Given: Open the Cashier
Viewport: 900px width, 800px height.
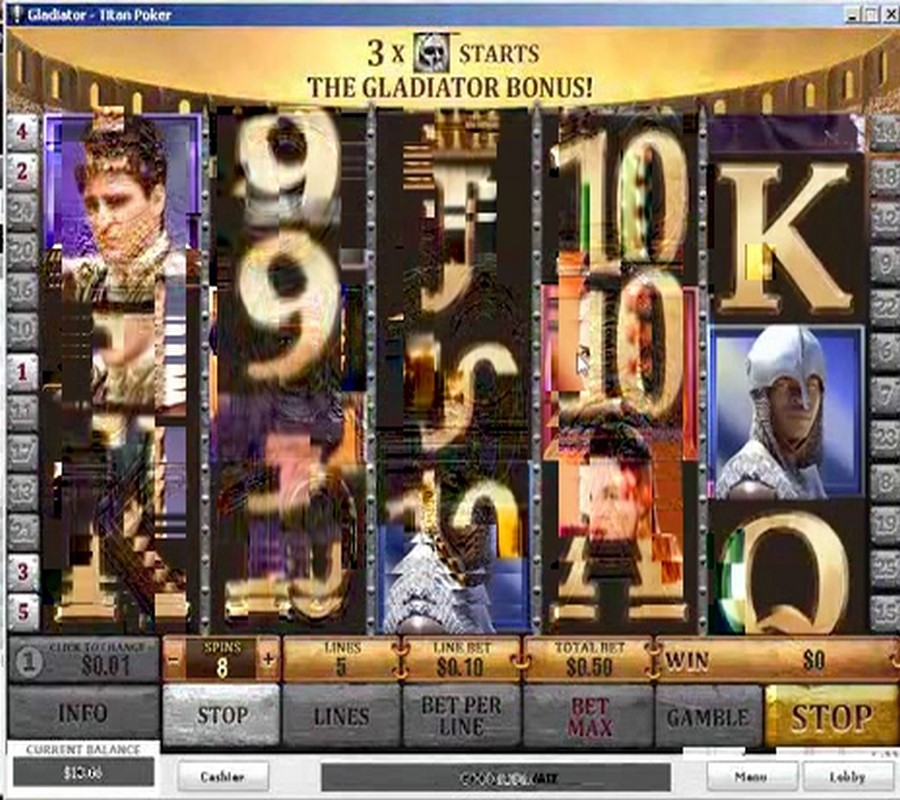Looking at the screenshot, I should (222, 776).
